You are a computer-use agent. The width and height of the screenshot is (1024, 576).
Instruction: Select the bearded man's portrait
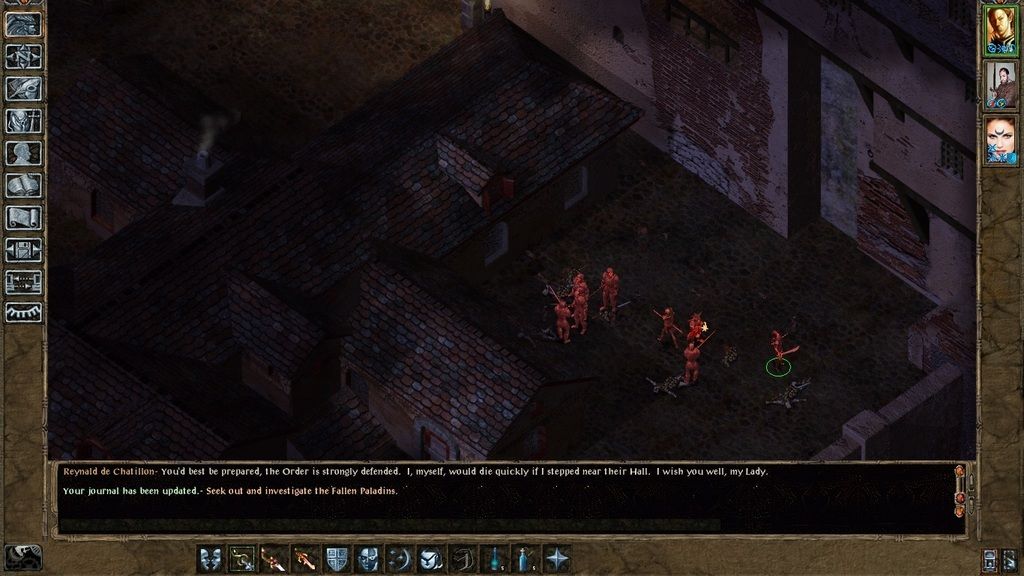1000,85
